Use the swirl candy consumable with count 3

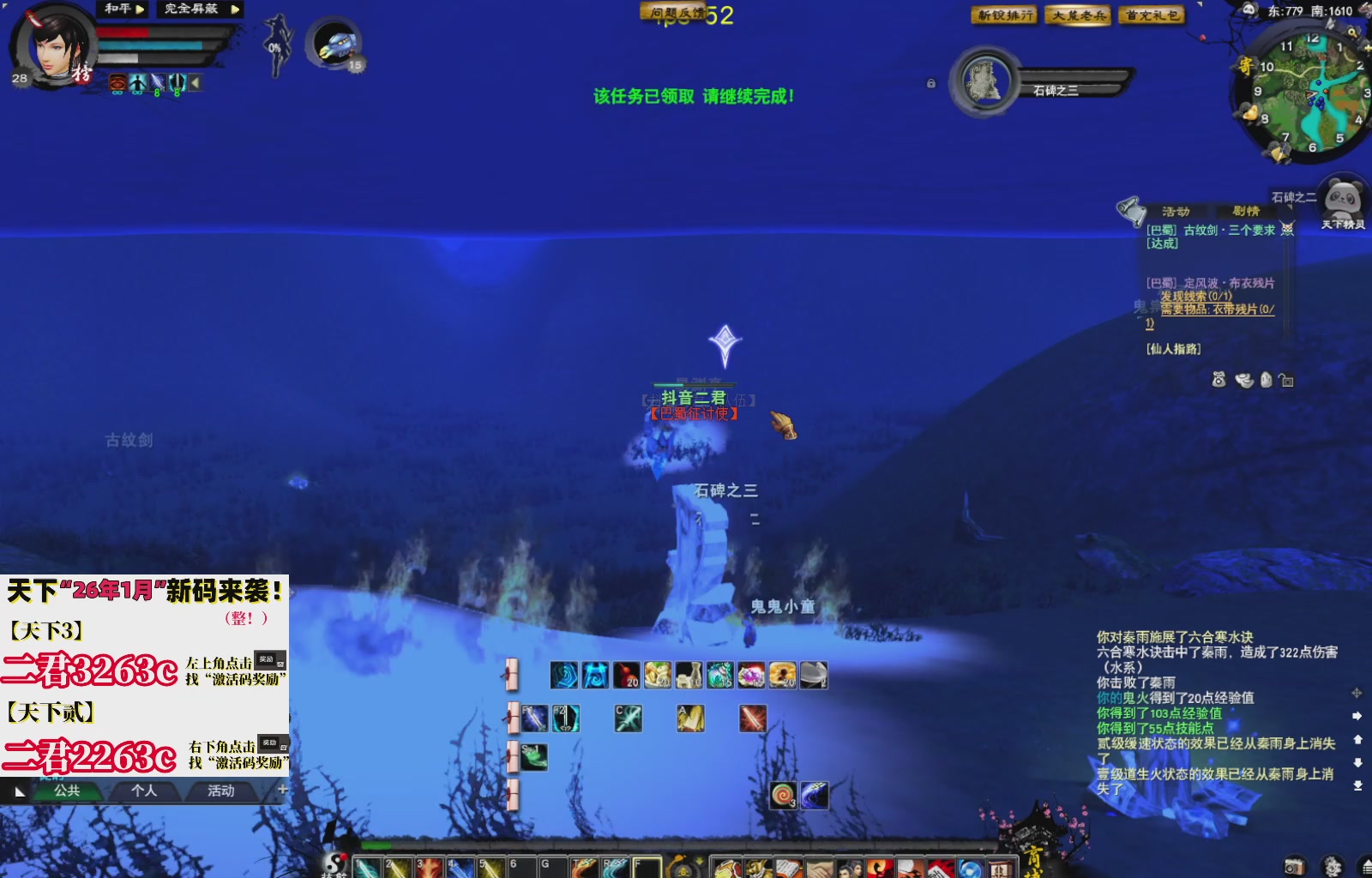pos(783,797)
